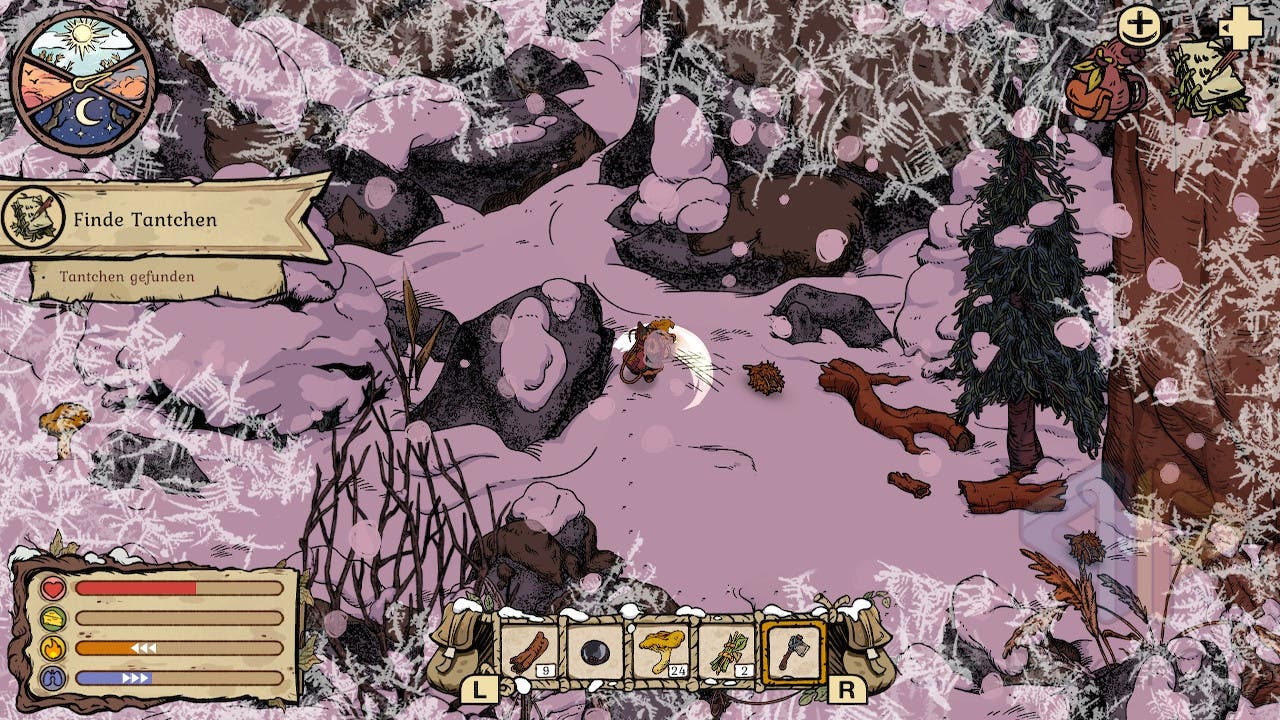Image resolution: width=1280 pixels, height=720 pixels.
Task: Choose the yellow chanterelle mushroom slot
Action: pyautogui.click(x=660, y=653)
